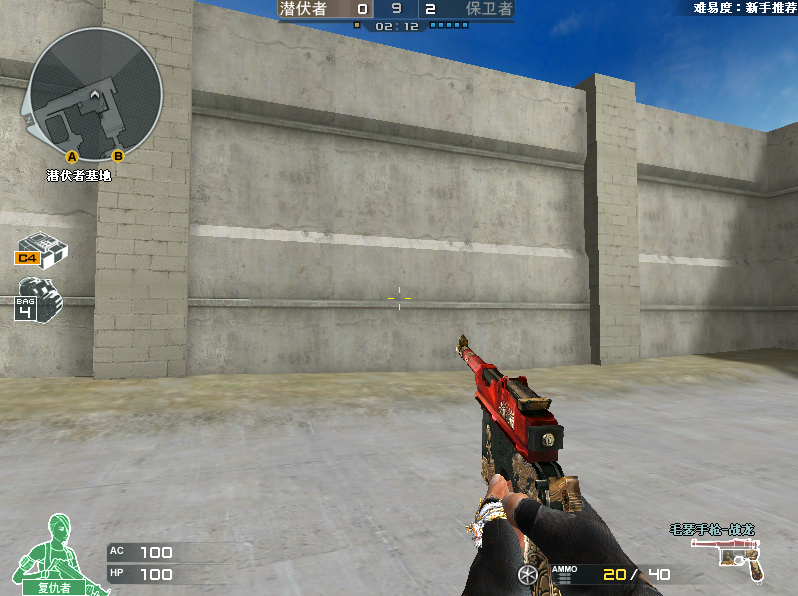This screenshot has width=798, height=596.
Task: Click the green character portrait
Action: (x=55, y=552)
